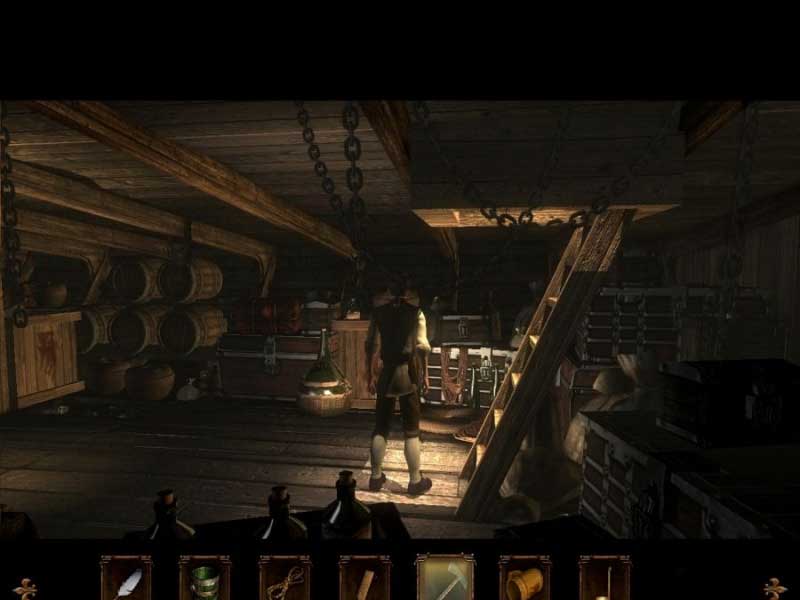Choose the long-handled ladle item slot
This screenshot has height=600, width=800.
604,580
